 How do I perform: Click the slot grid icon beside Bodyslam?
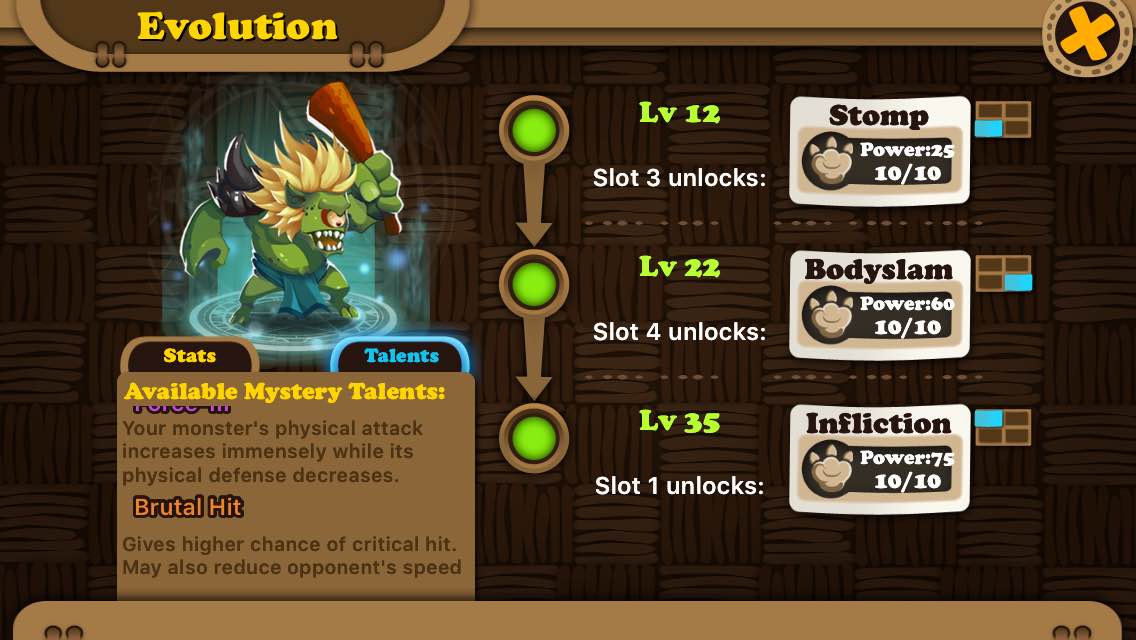click(1003, 273)
